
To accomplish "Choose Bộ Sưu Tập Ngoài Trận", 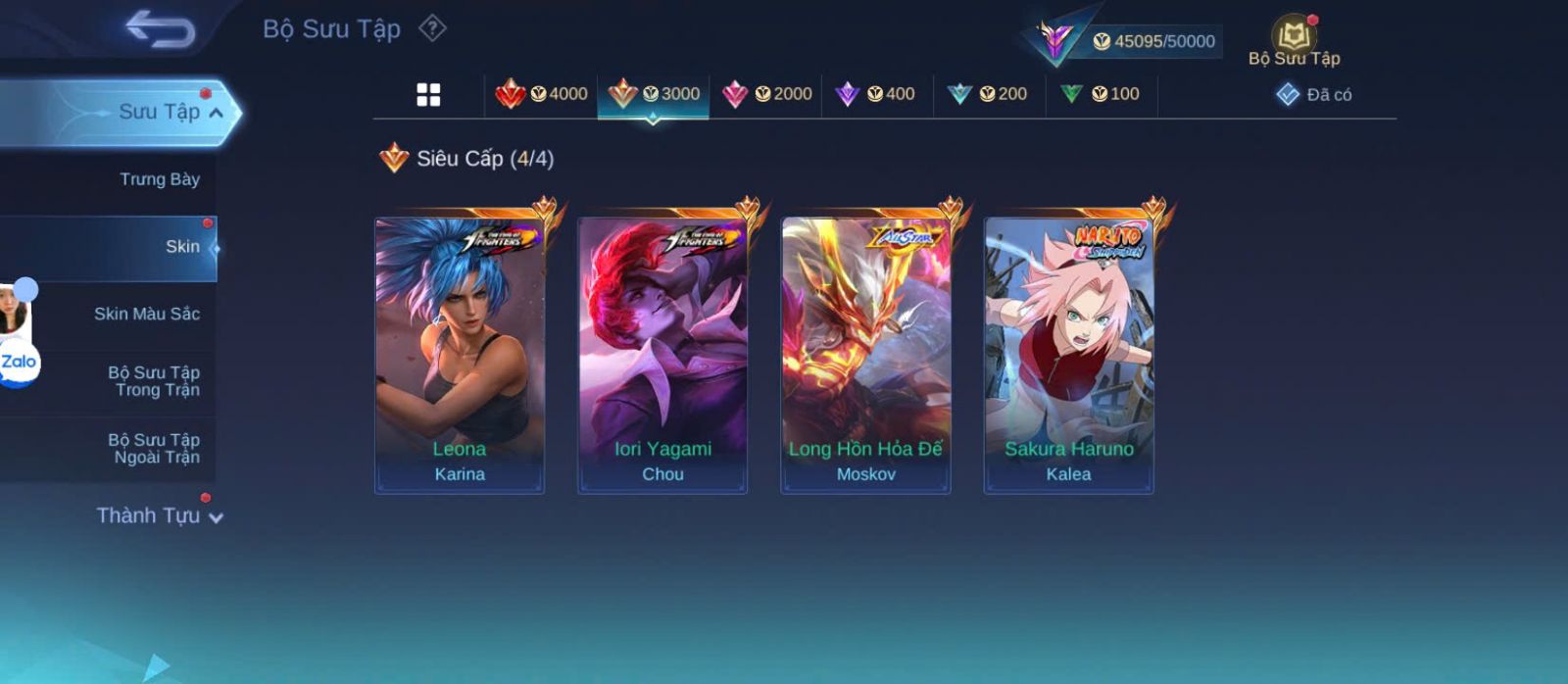I will [x=154, y=449].
